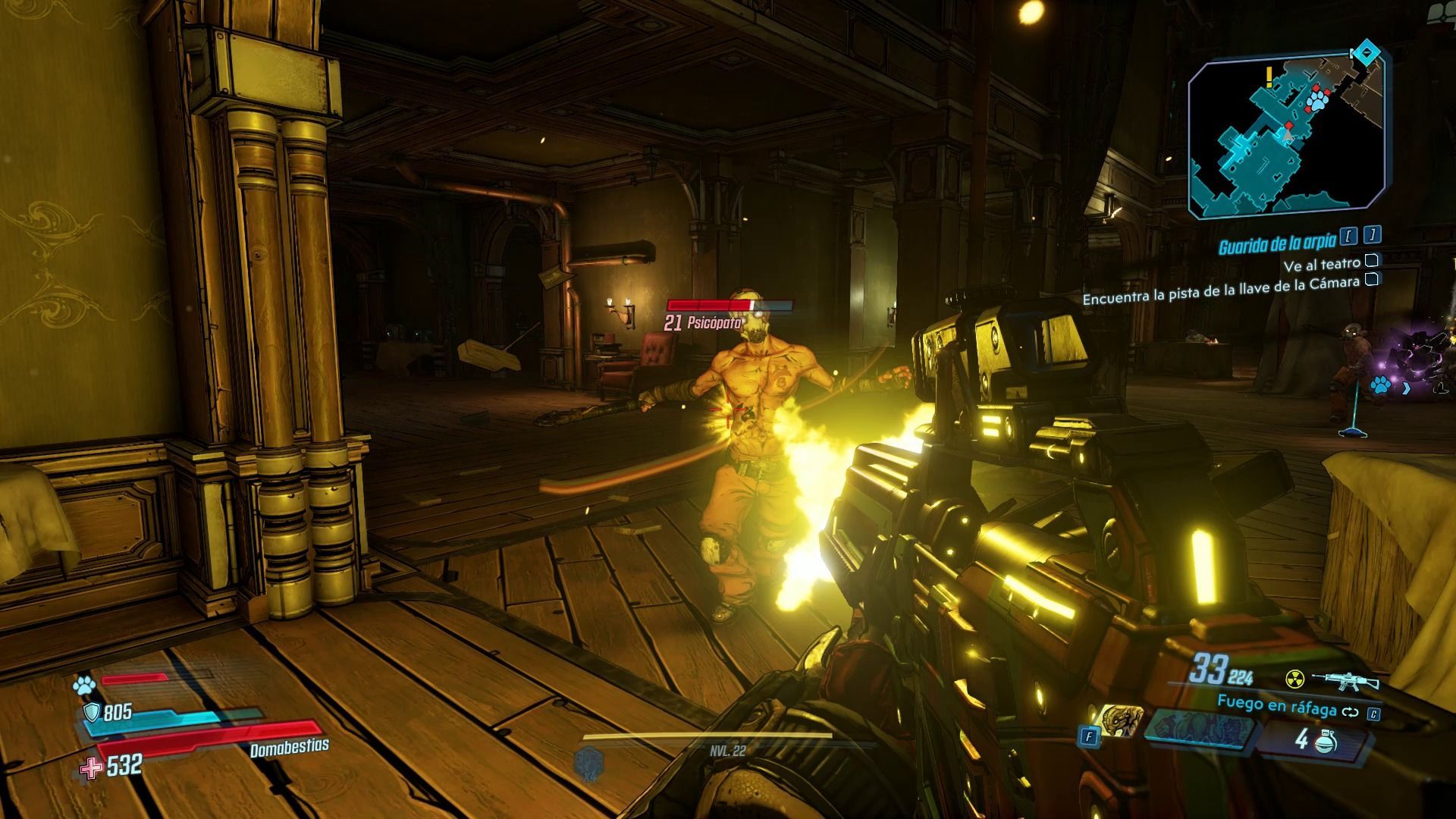Click the red health cross icon
1456x819 pixels.
point(90,768)
